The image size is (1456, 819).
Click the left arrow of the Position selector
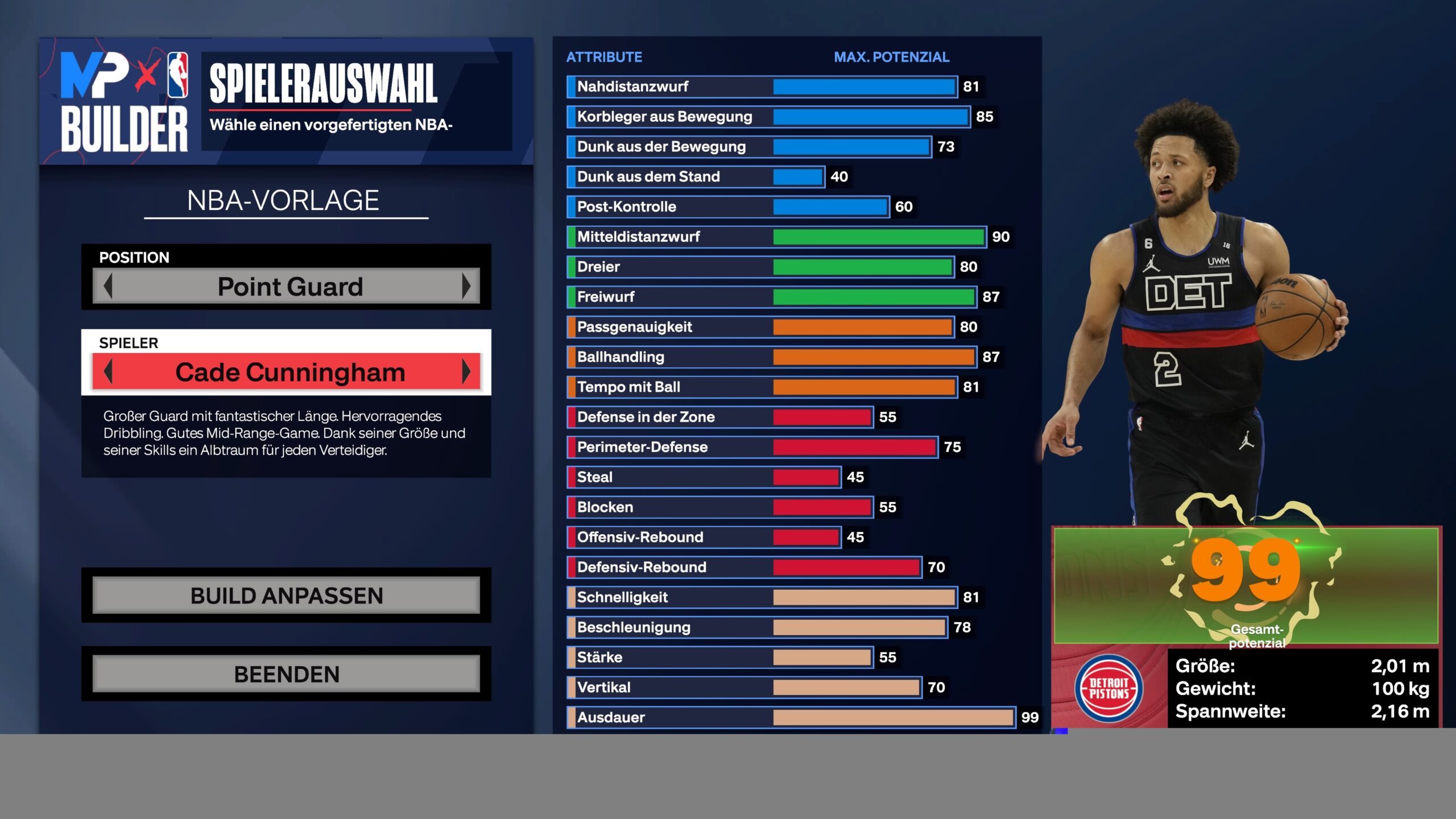[x=108, y=286]
